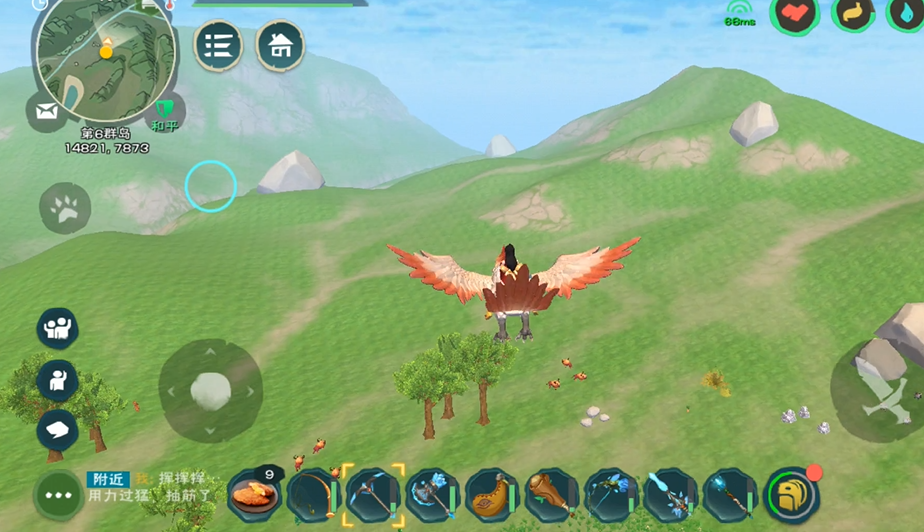Open the list menu button
This screenshot has height=532, width=924.
click(218, 45)
